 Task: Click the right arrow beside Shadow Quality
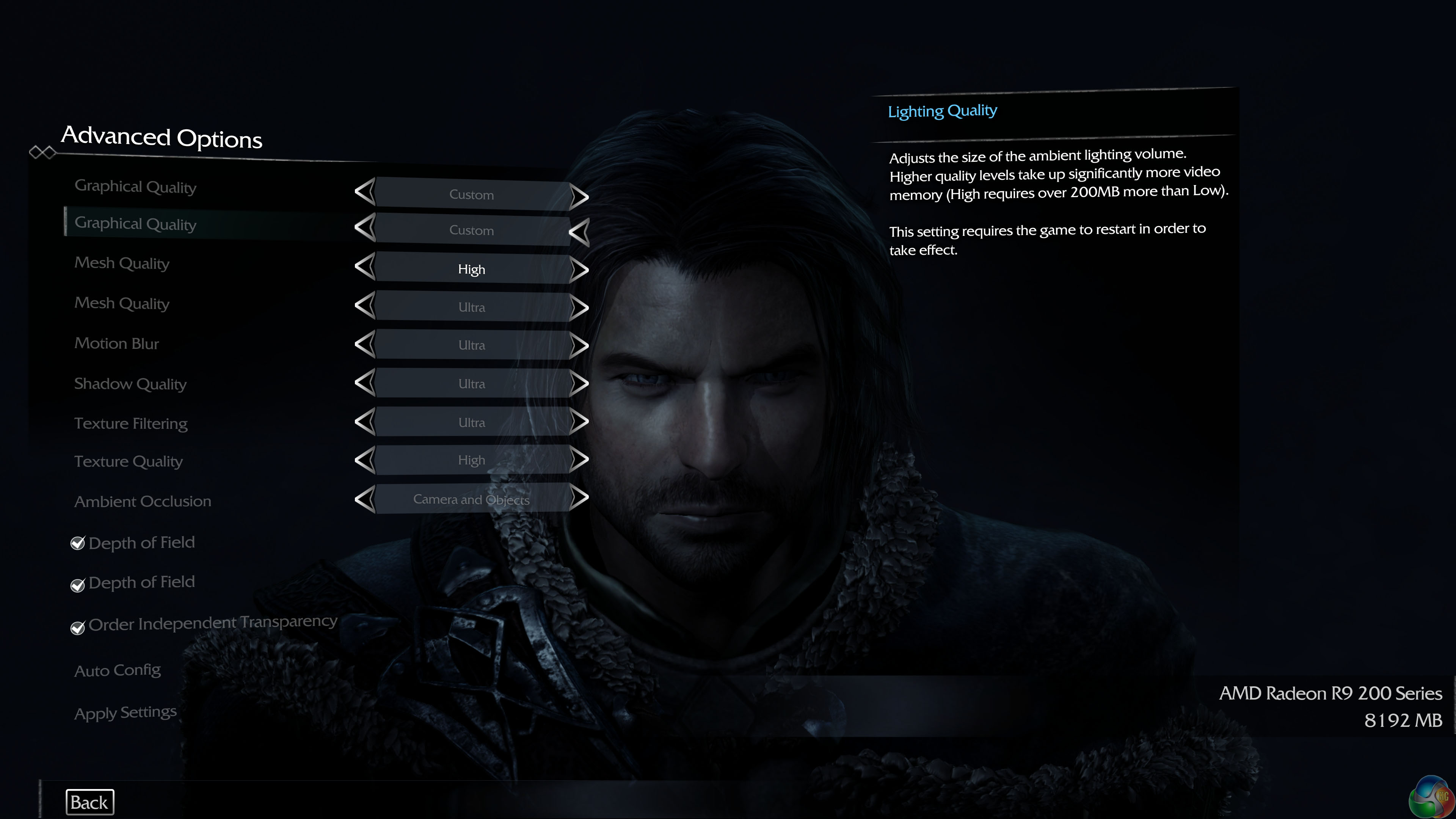pyautogui.click(x=579, y=384)
